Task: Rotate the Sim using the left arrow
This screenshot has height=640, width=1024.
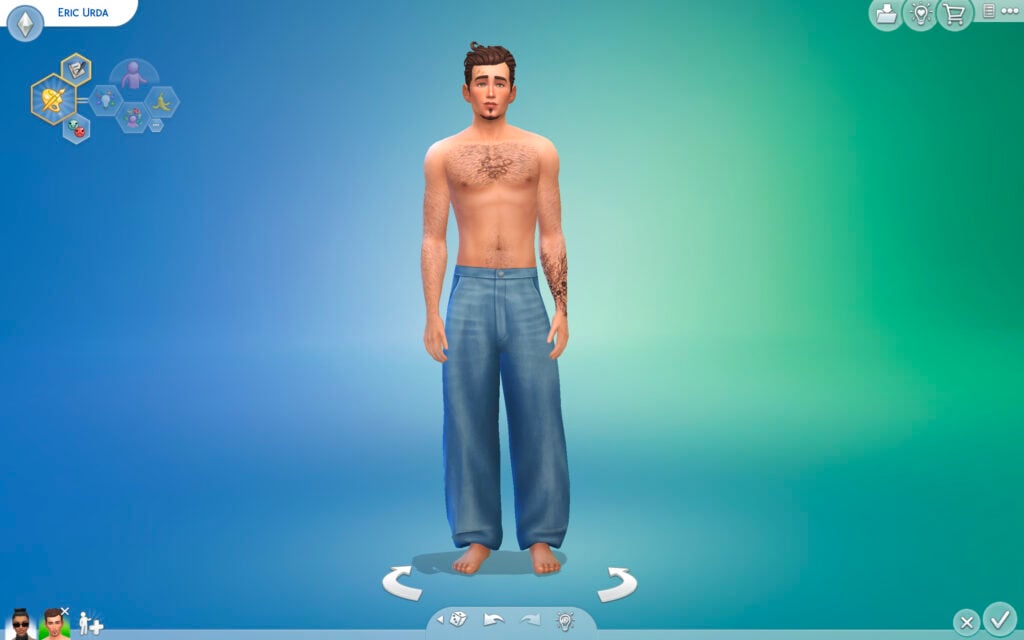Action: (x=402, y=583)
